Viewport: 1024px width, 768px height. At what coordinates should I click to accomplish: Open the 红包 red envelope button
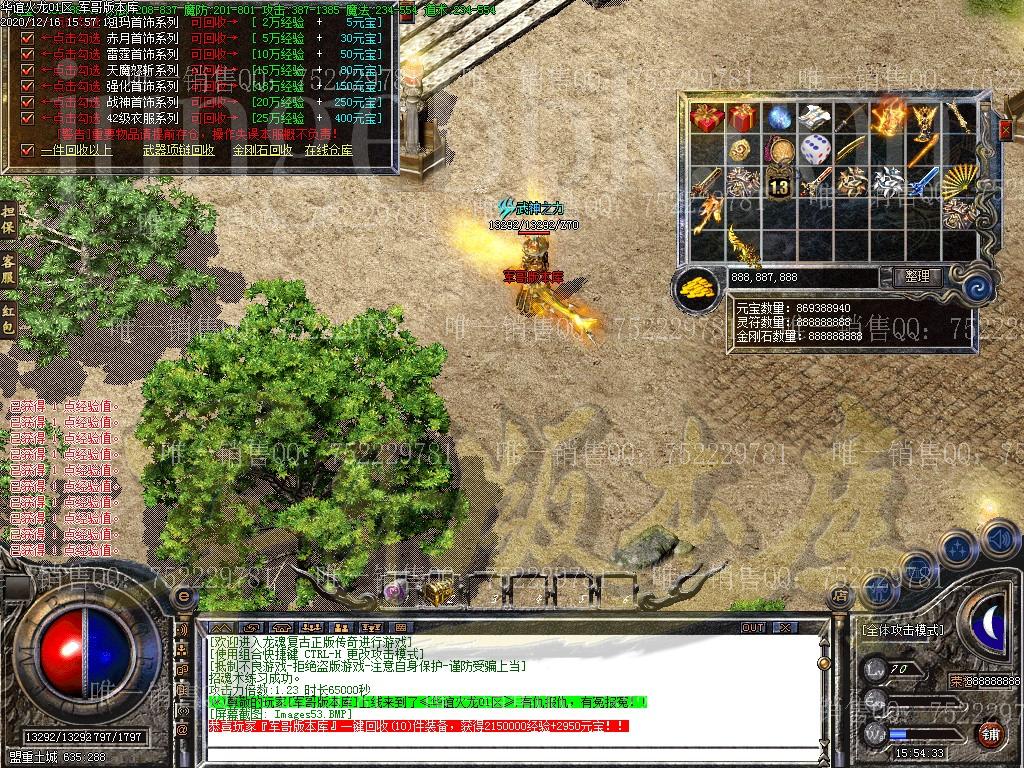8,320
